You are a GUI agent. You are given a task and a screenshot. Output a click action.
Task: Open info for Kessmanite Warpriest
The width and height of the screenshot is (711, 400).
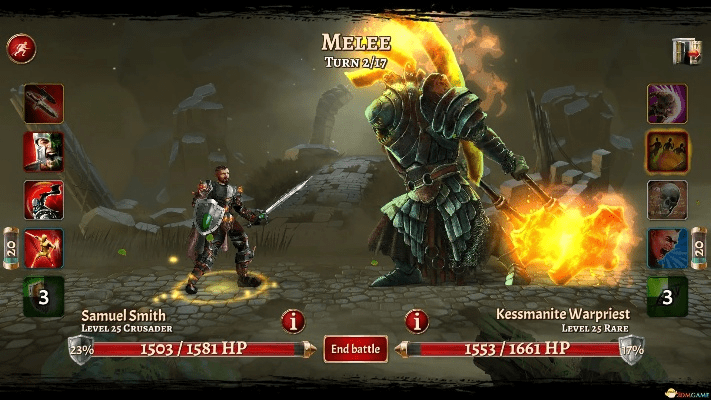point(416,321)
